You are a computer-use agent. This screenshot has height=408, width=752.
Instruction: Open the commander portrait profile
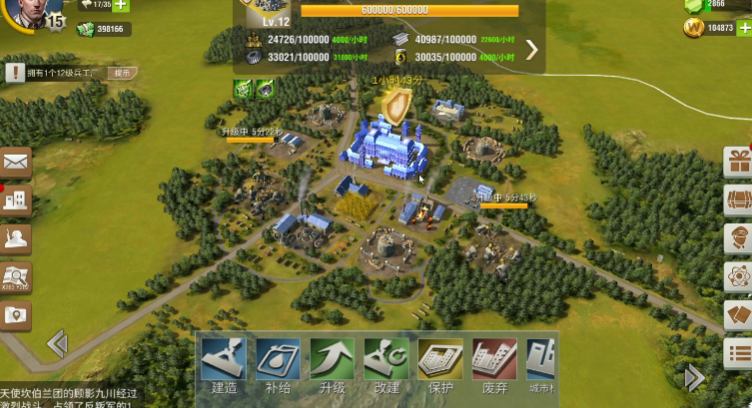(x=27, y=14)
